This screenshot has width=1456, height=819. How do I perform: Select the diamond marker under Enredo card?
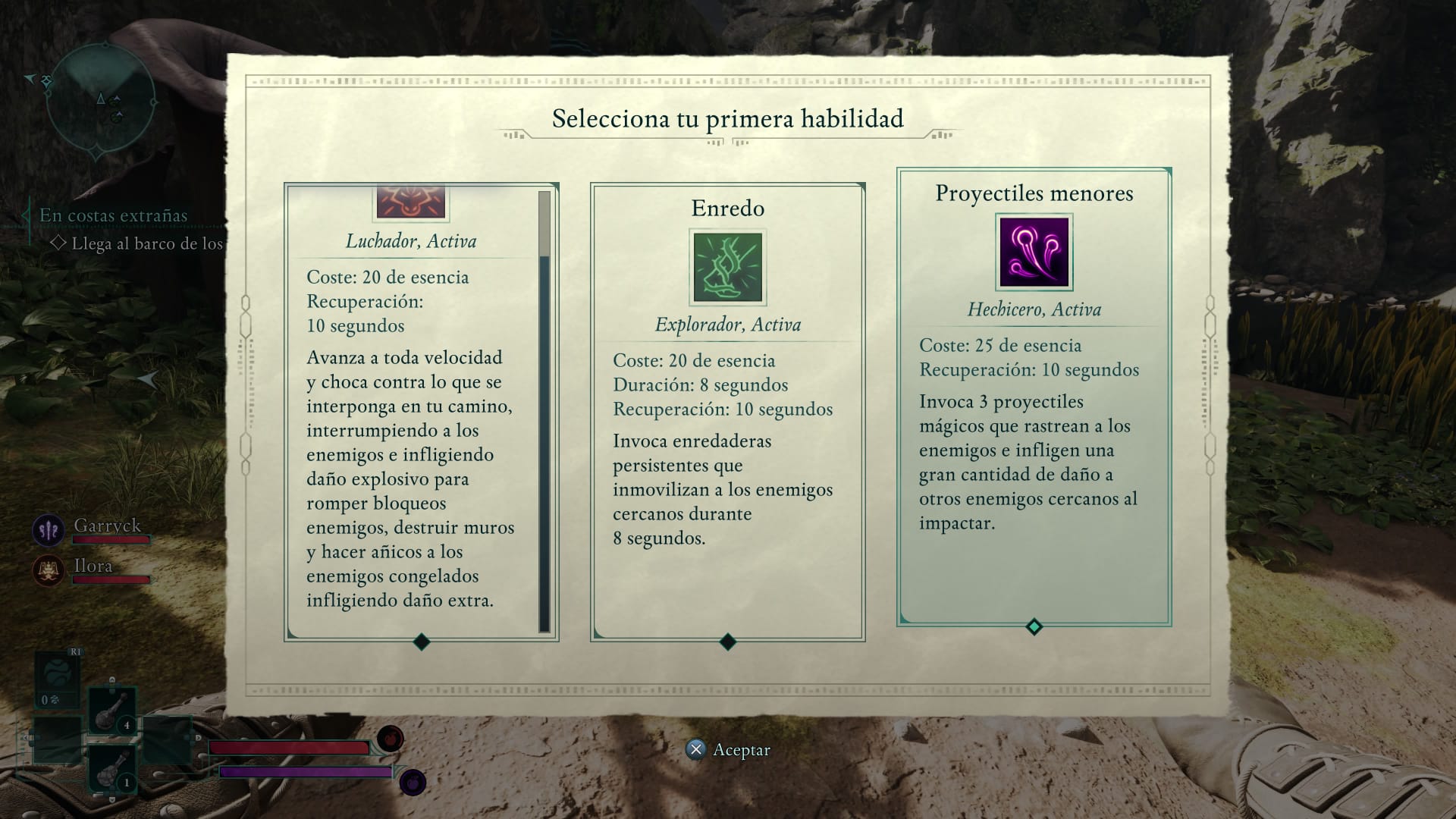[727, 643]
